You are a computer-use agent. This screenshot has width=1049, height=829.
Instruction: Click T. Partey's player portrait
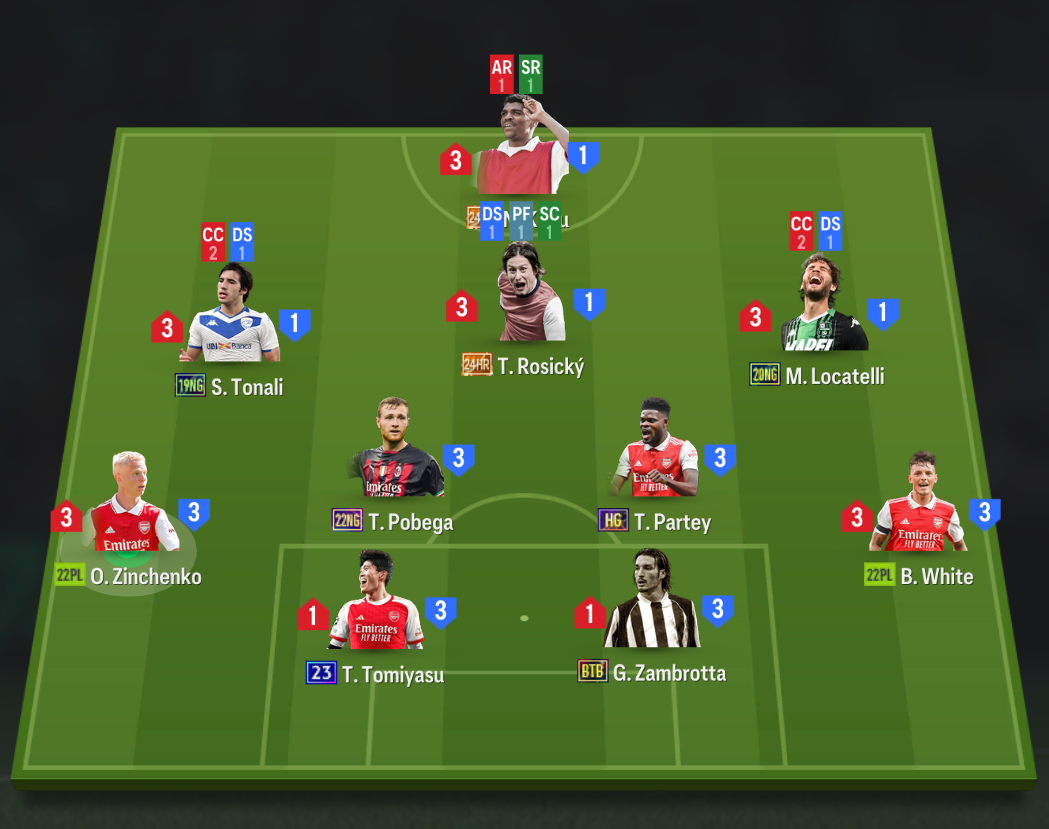pyautogui.click(x=657, y=455)
